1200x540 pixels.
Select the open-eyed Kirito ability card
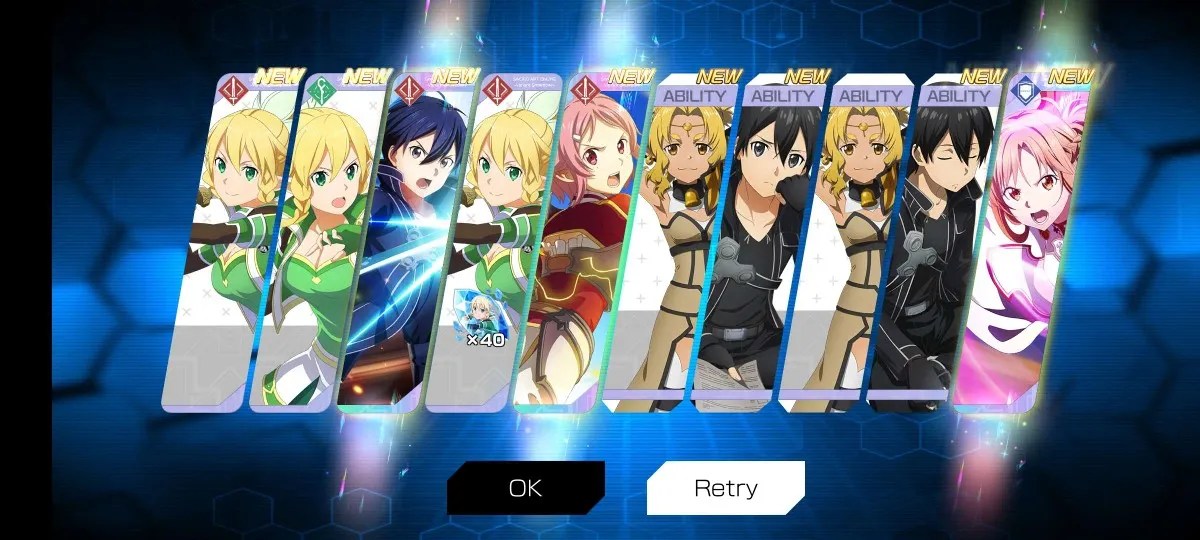click(x=746, y=250)
